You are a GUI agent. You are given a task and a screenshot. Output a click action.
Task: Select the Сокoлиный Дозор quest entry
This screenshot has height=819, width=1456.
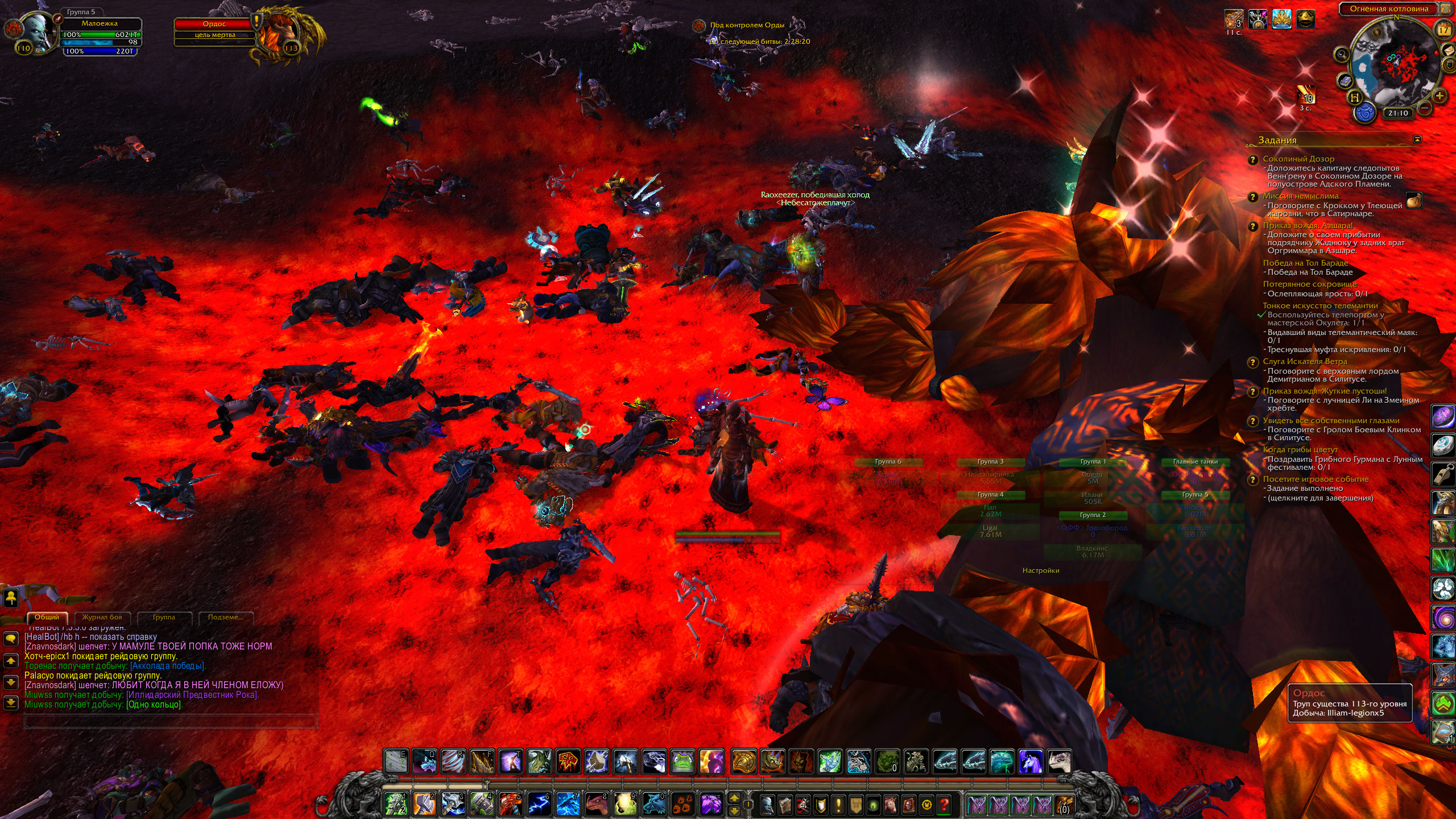[x=1298, y=159]
